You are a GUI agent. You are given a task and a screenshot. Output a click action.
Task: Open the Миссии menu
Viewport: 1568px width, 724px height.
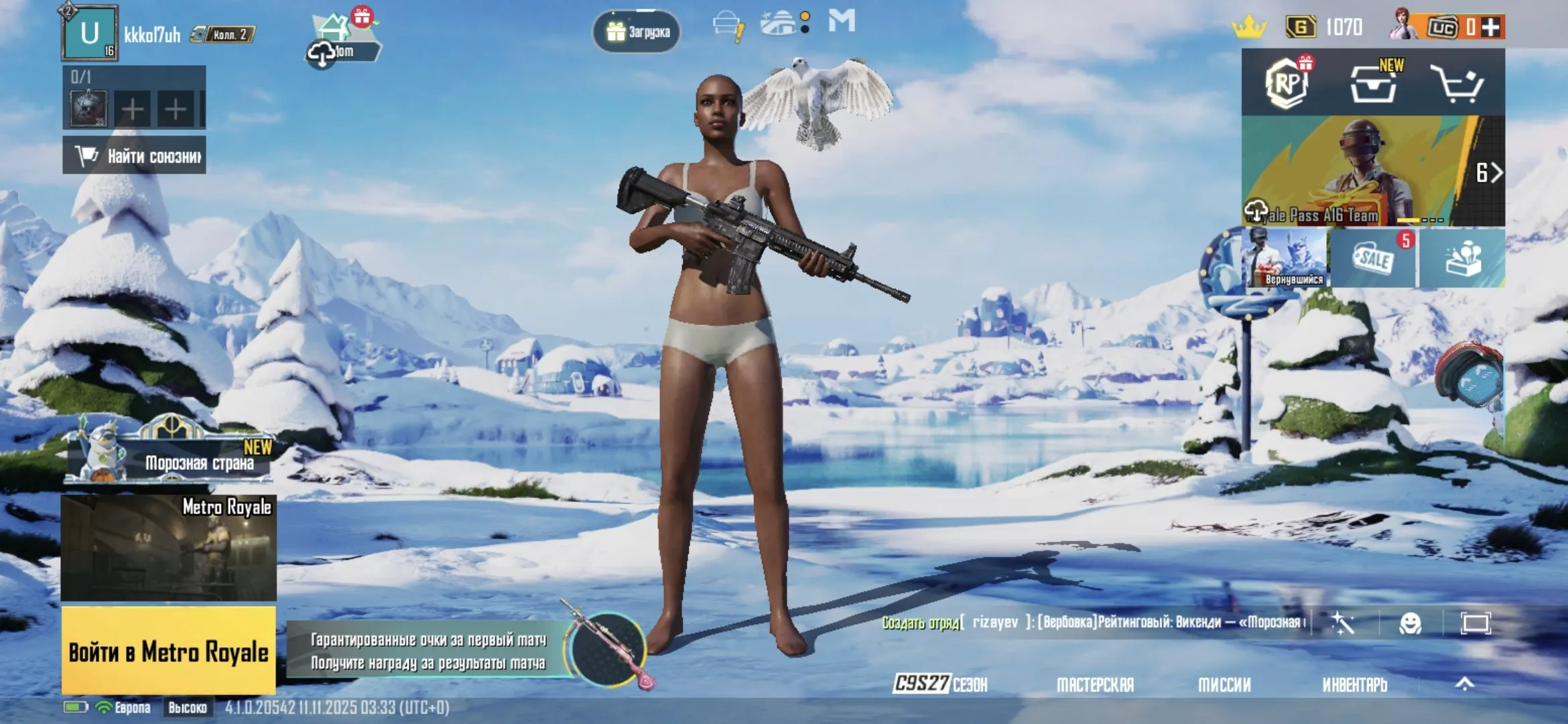[1224, 684]
